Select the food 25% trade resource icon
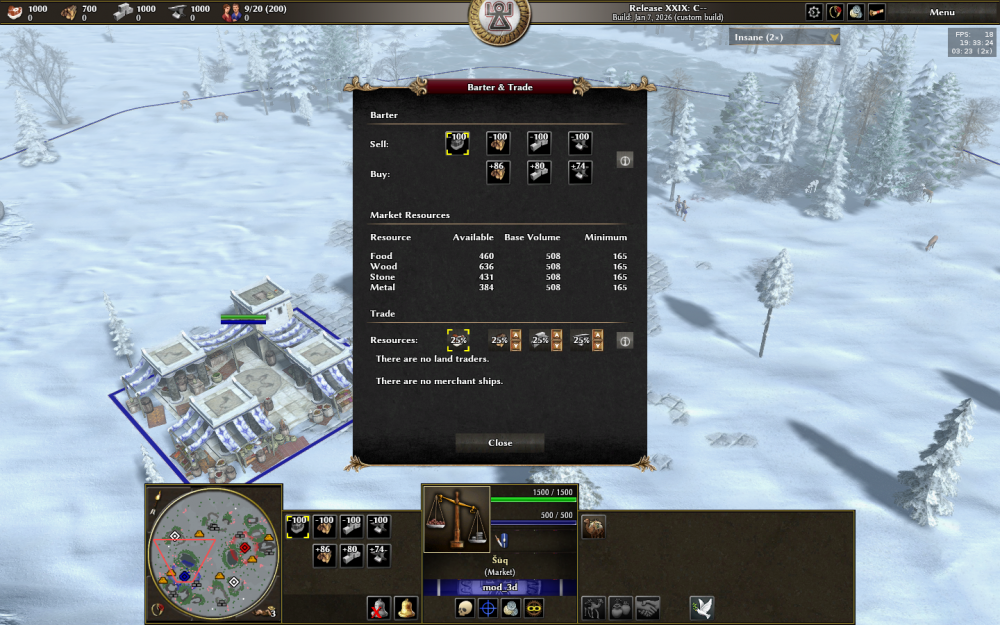This screenshot has height=625, width=1000. (x=458, y=341)
